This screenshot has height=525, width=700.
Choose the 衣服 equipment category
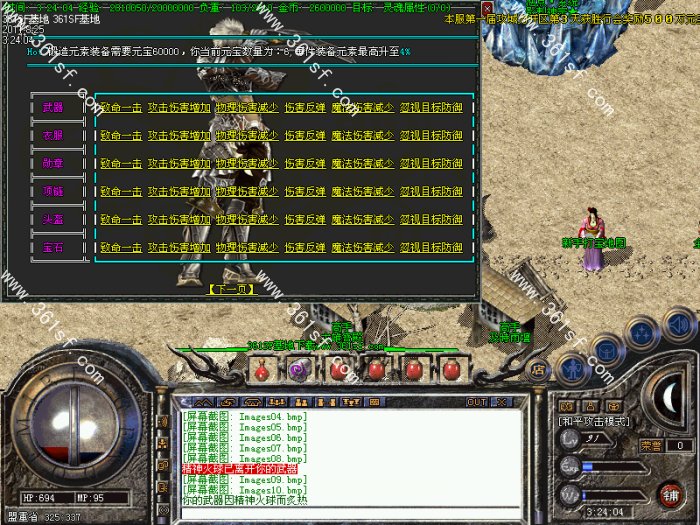click(53, 135)
